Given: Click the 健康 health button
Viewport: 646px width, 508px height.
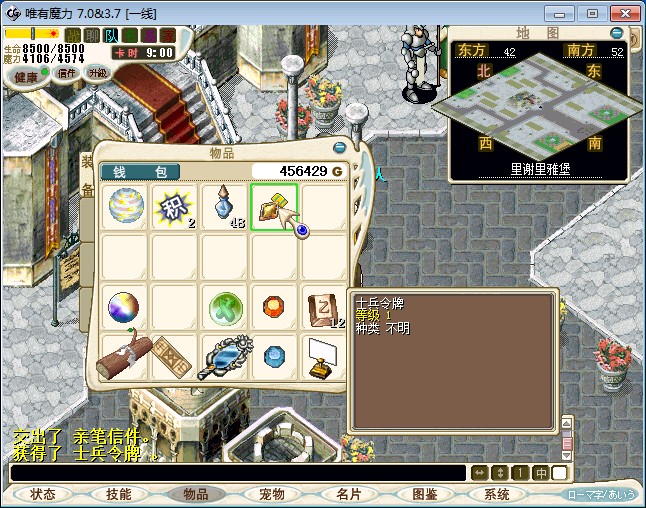Looking at the screenshot, I should pyautogui.click(x=27, y=76).
